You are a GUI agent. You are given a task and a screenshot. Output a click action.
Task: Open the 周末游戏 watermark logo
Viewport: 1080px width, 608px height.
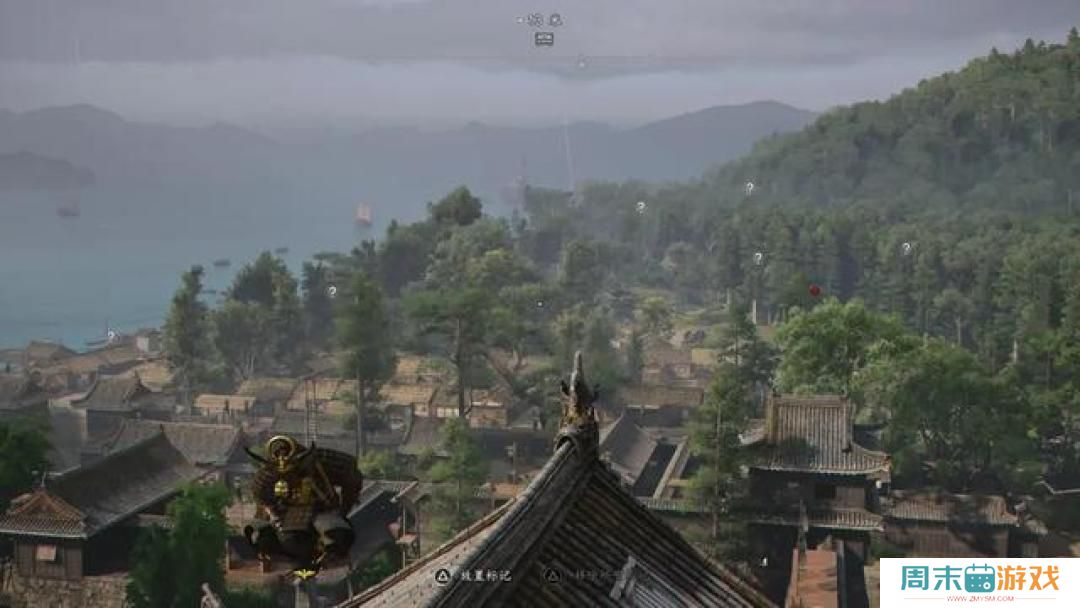(x=978, y=582)
